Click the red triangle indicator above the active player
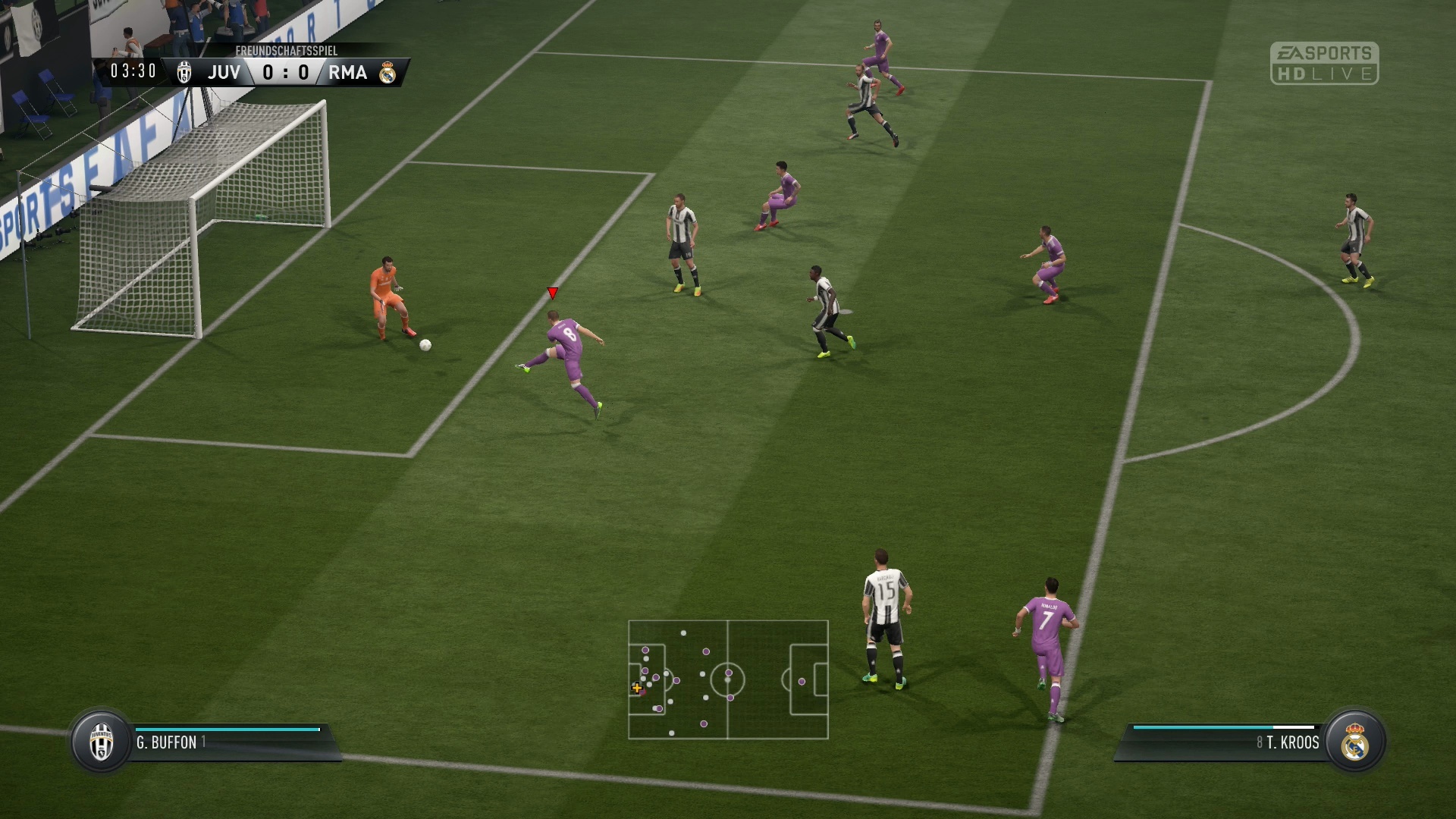 551,292
